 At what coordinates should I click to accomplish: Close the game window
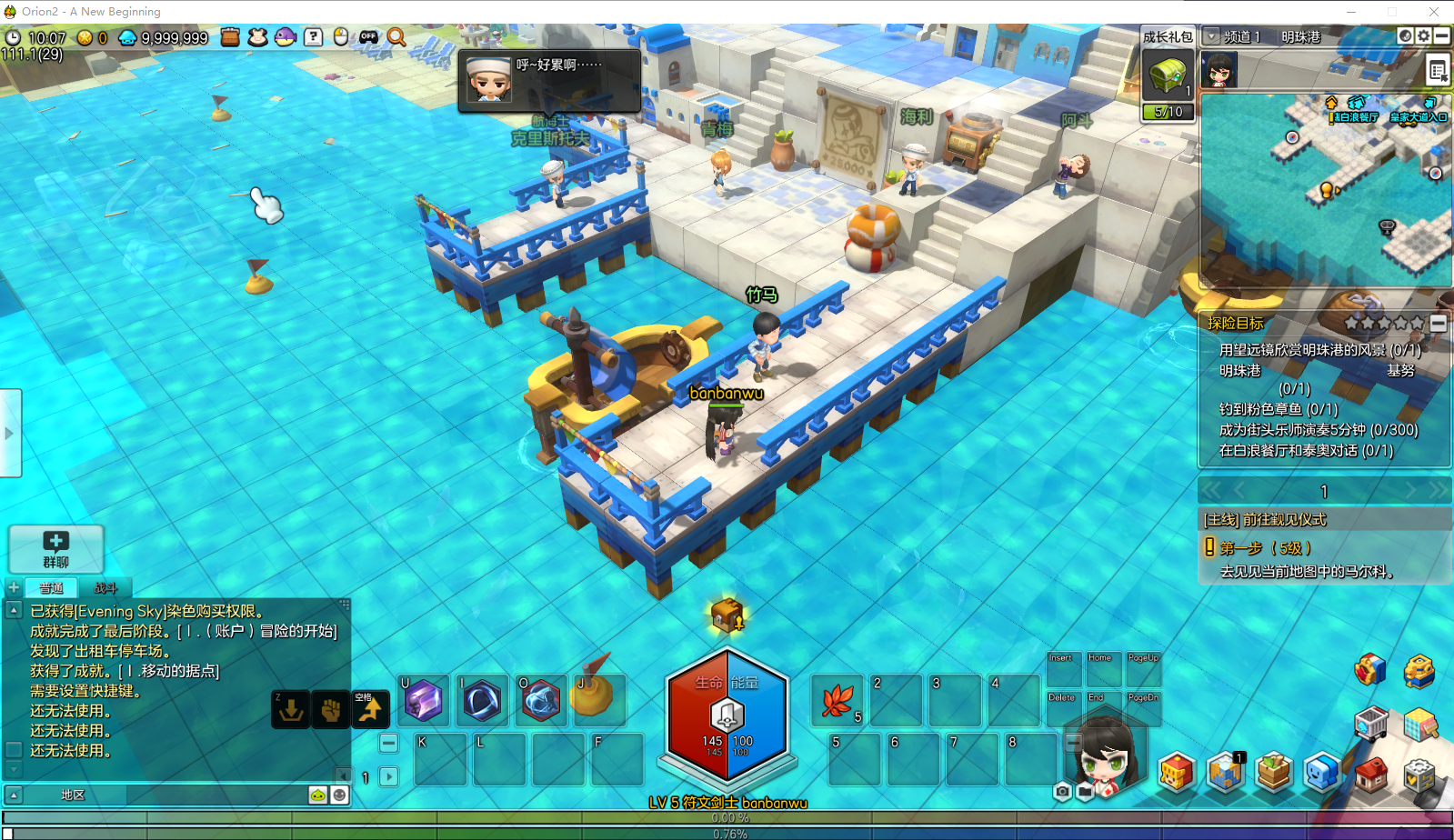click(1434, 12)
